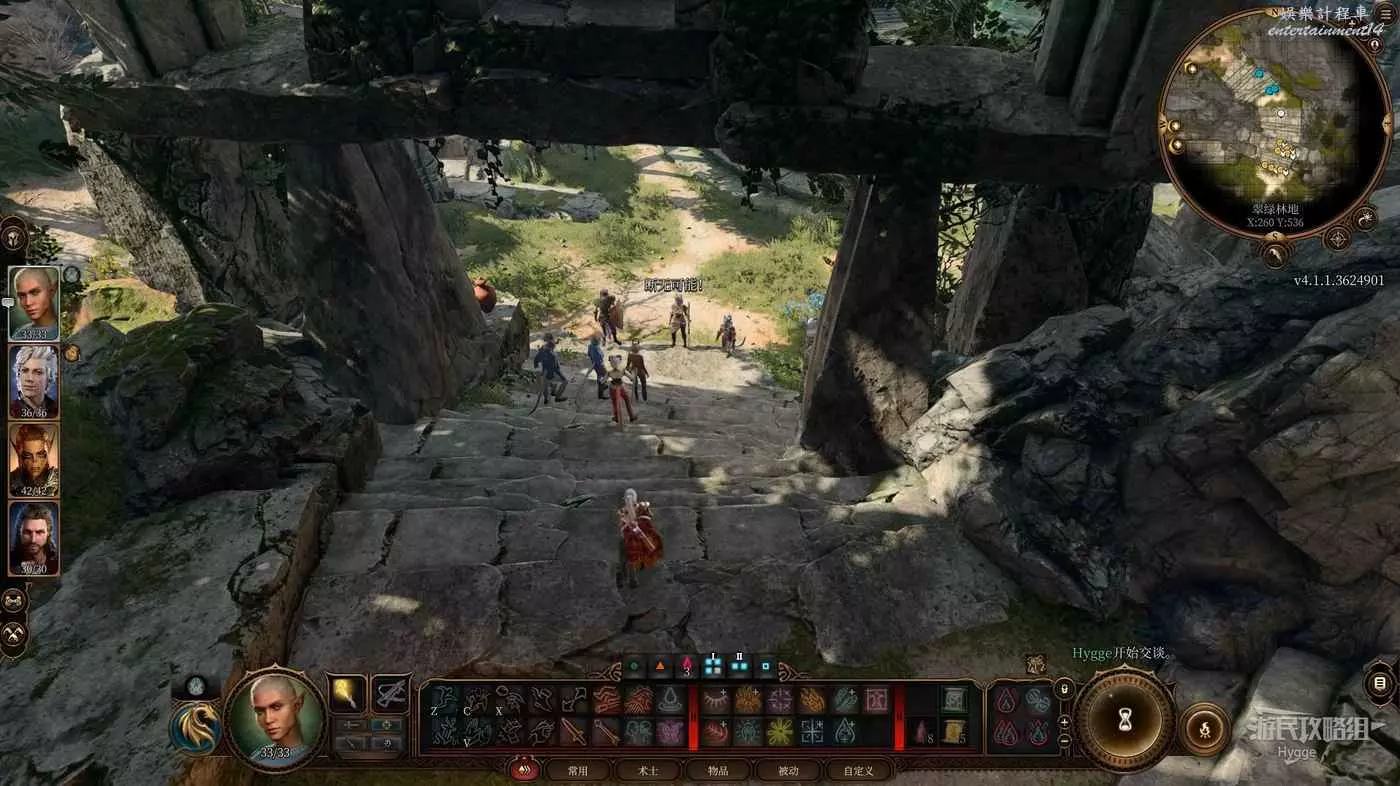Select the glowing torch melee weapon slot
Screen dimensions: 1400x786
347,693
